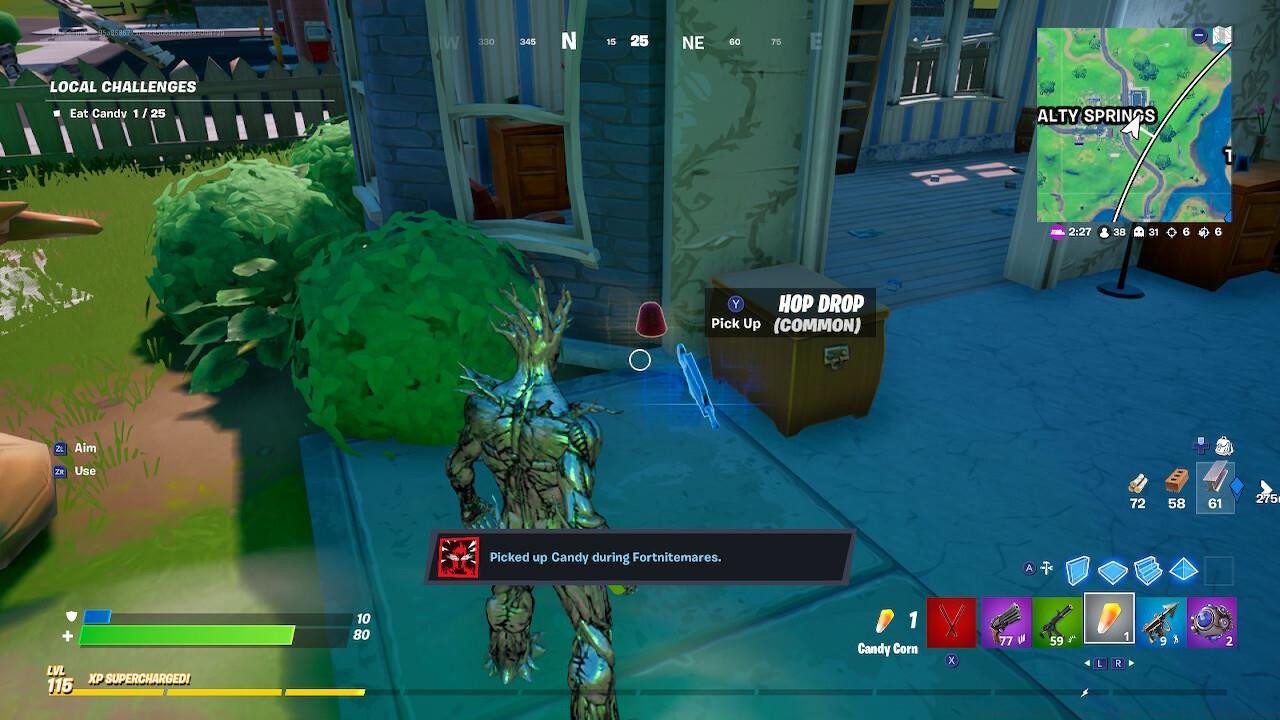This screenshot has height=720, width=1280.
Task: Select the wood material icon
Action: (1139, 483)
